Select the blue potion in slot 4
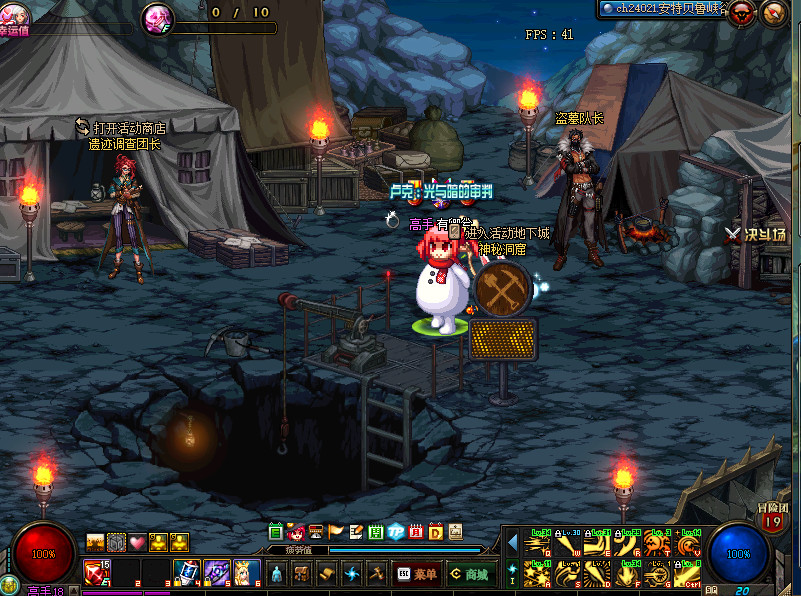This screenshot has width=801, height=596. [186, 572]
